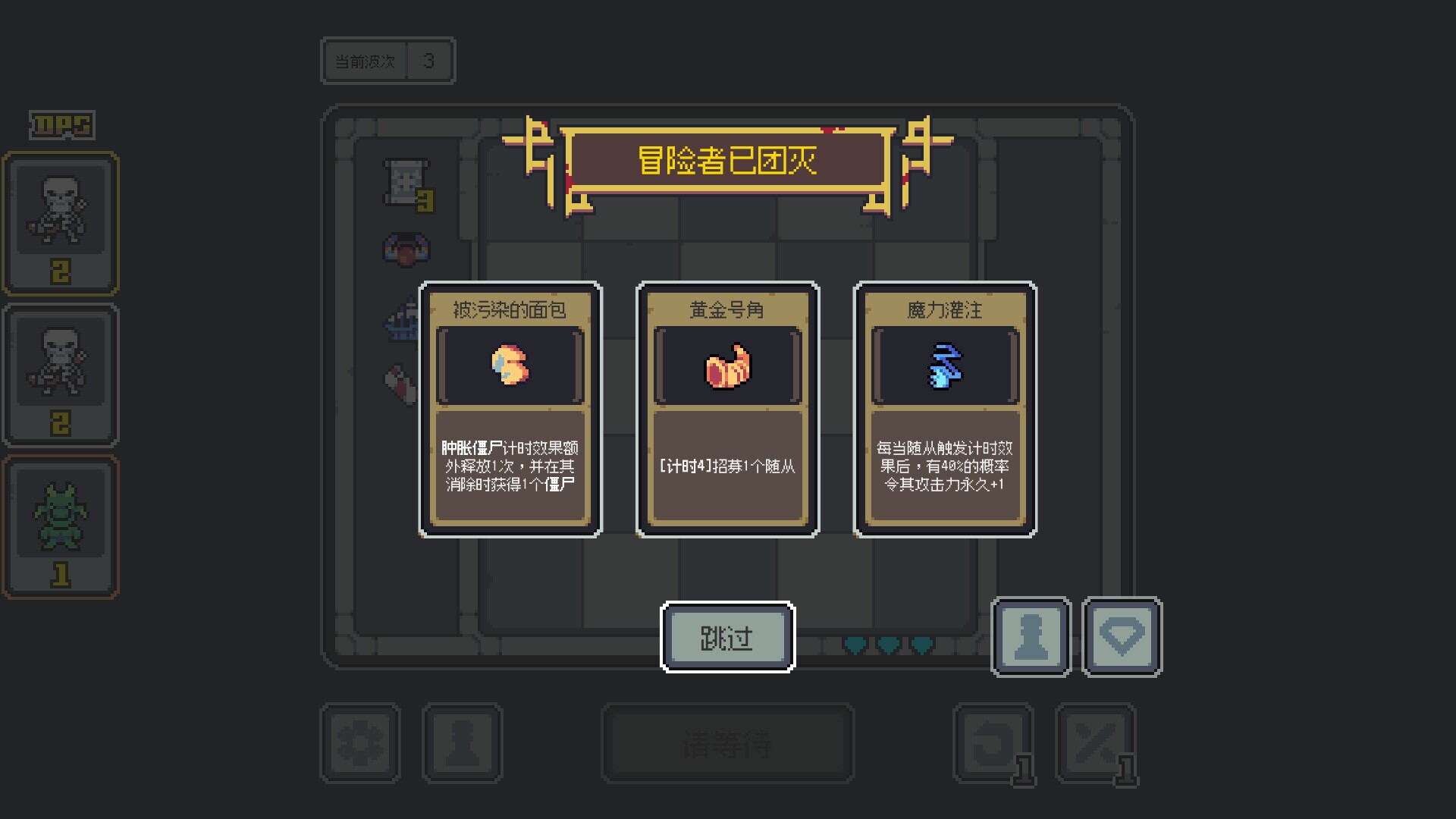
Task: Select the 魔力灌注 (Mana Infusion) card
Action: point(944,408)
